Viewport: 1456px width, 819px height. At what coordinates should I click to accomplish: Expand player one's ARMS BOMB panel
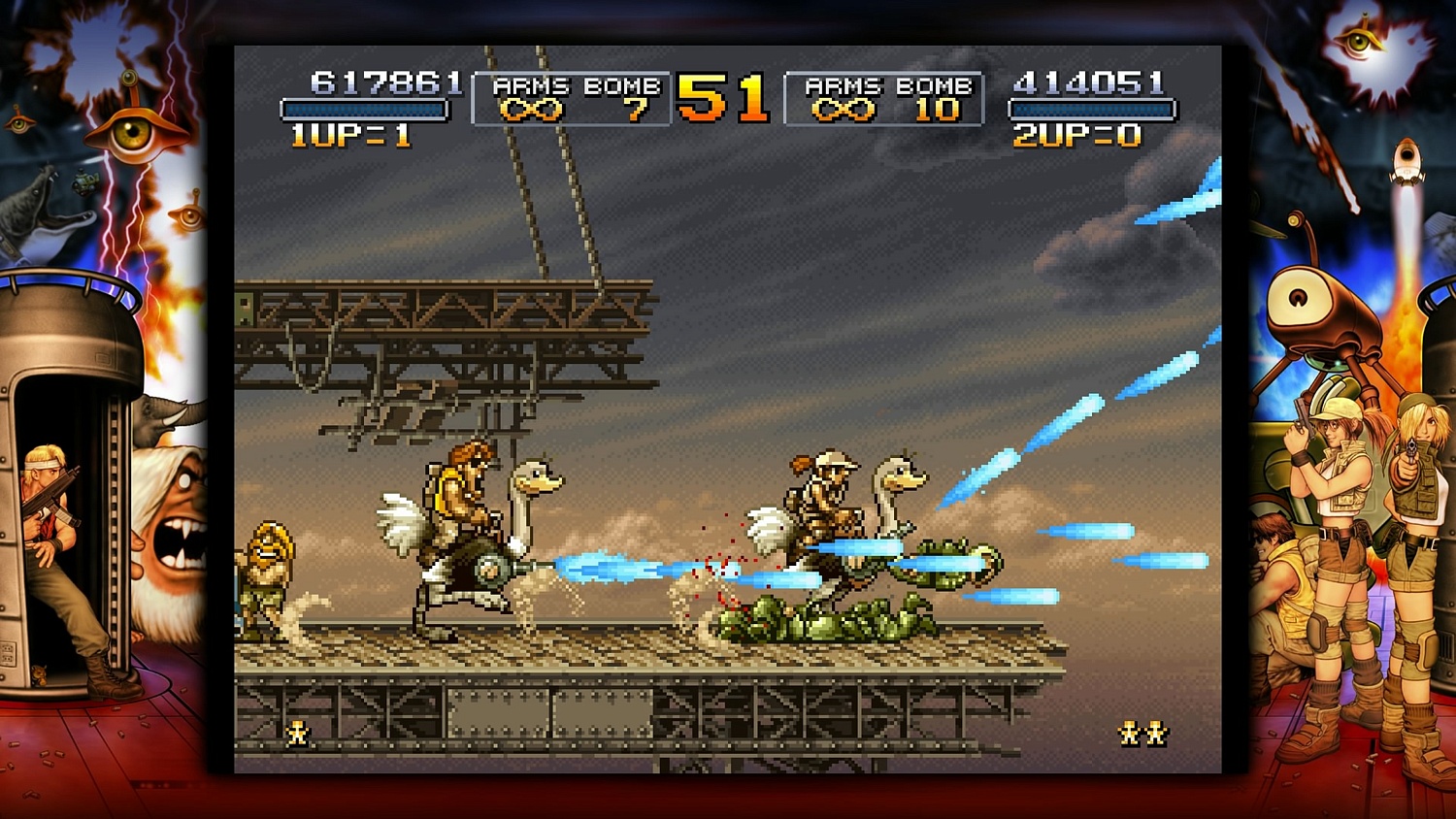tap(573, 97)
